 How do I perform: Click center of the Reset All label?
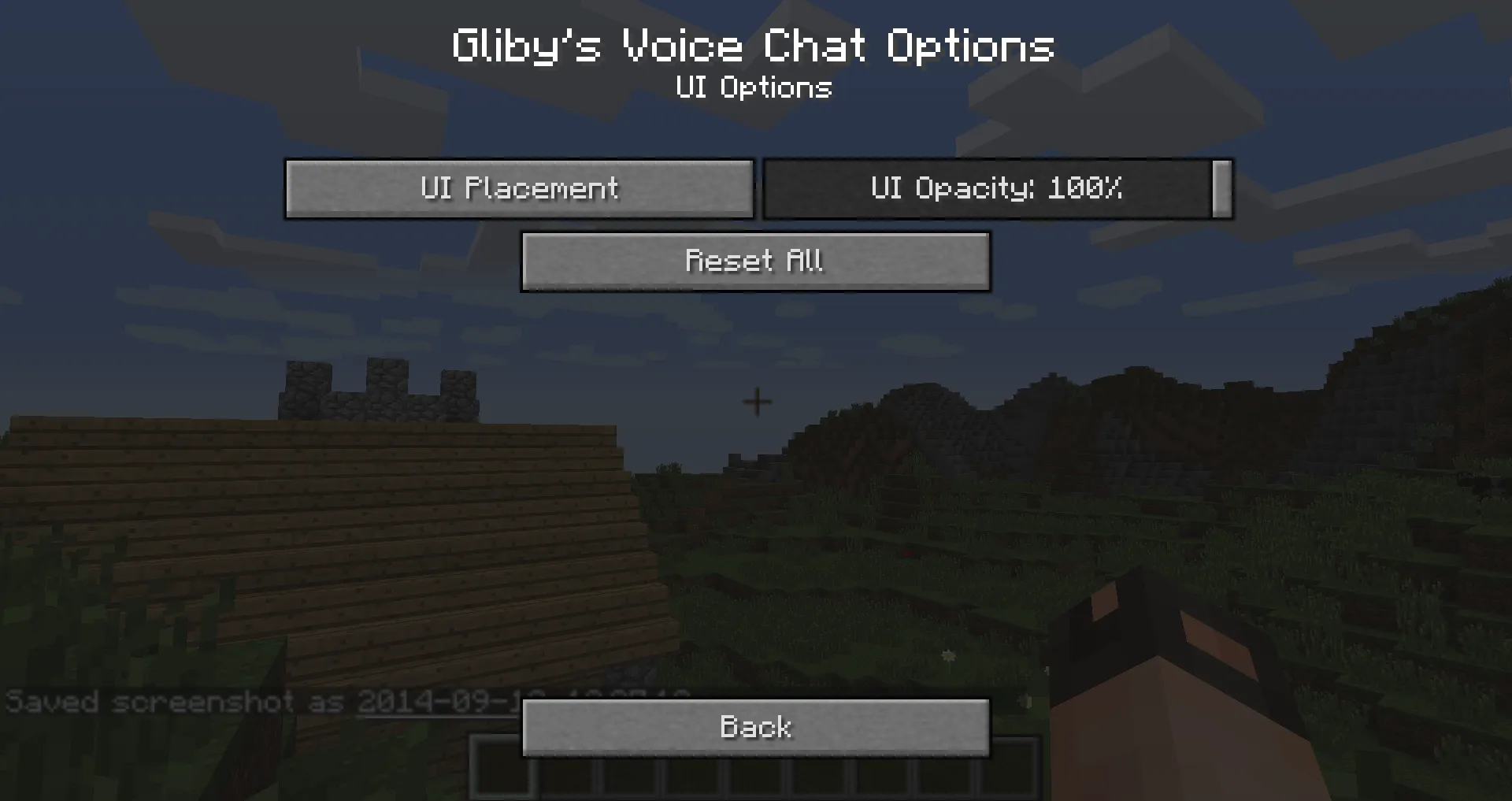[755, 261]
